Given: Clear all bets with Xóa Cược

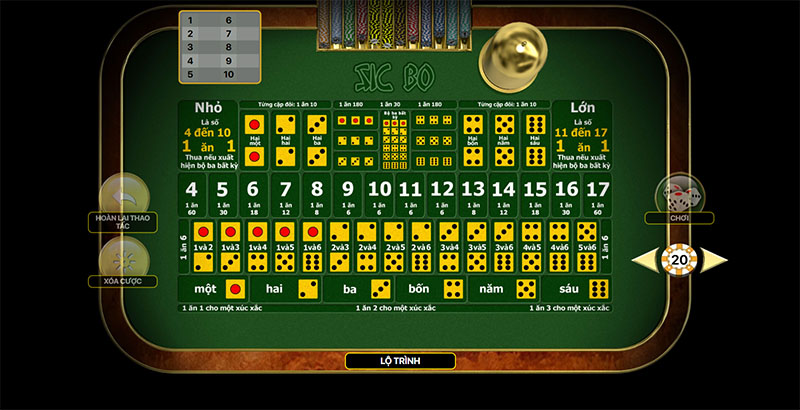Looking at the screenshot, I should click(x=123, y=260).
